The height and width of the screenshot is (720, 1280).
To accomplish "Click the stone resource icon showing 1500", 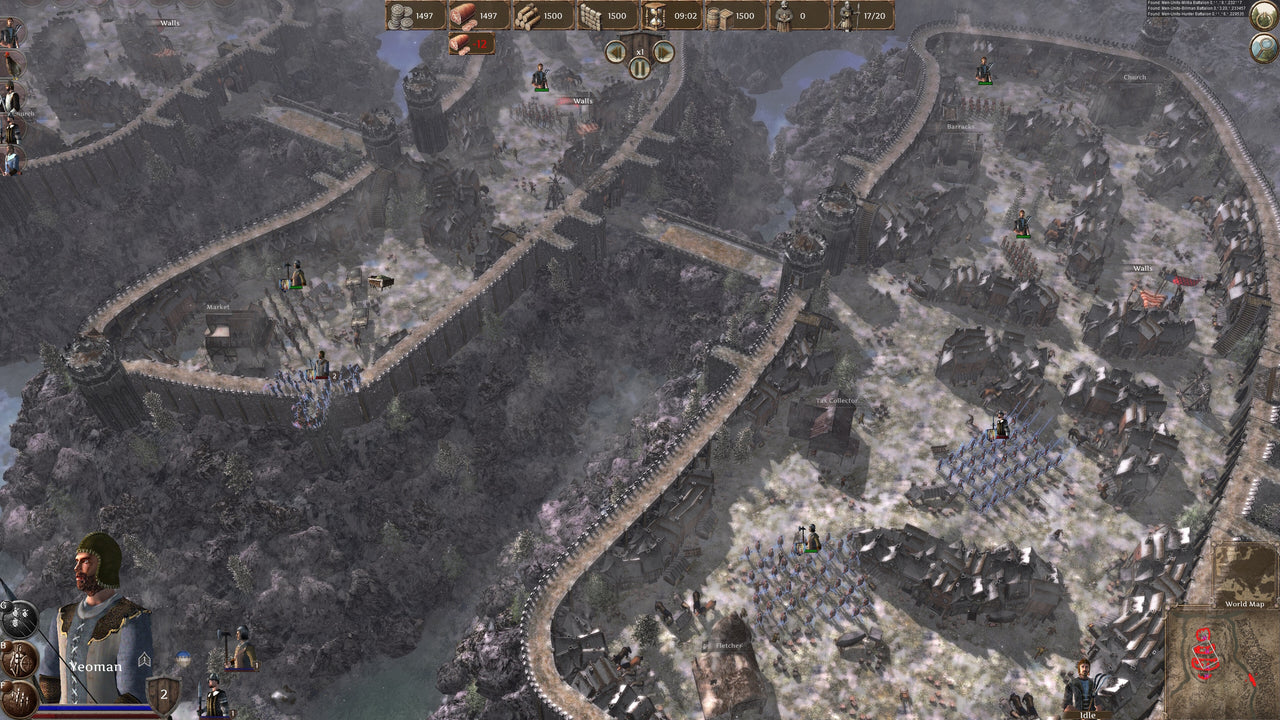I will (x=589, y=17).
